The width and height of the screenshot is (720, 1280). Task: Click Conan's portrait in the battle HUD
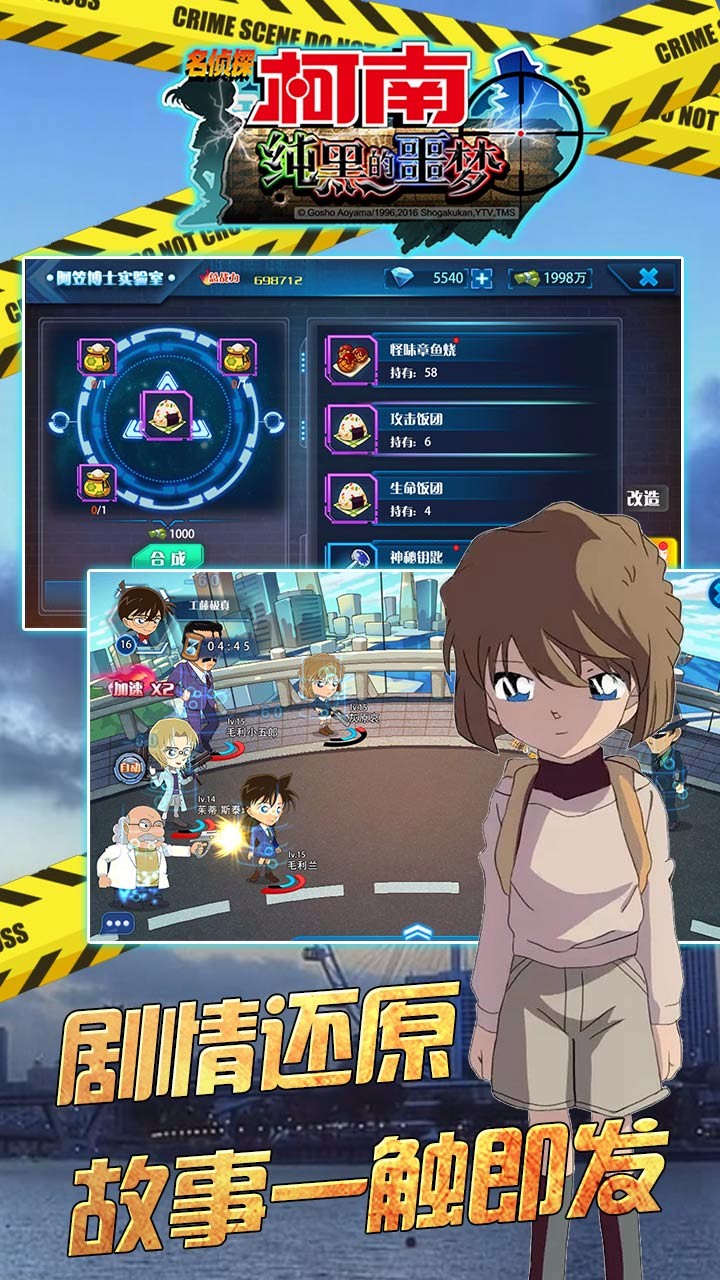click(x=138, y=610)
